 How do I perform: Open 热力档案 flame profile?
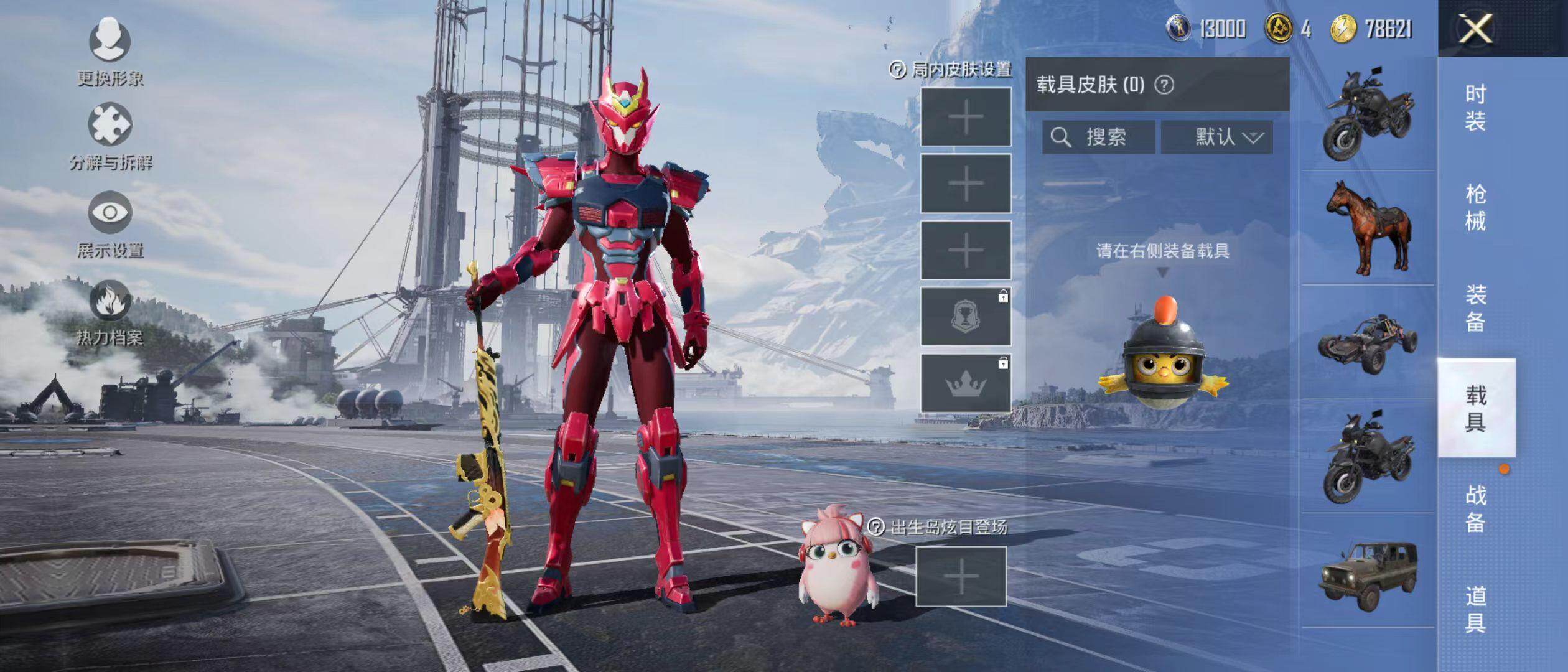[x=110, y=301]
